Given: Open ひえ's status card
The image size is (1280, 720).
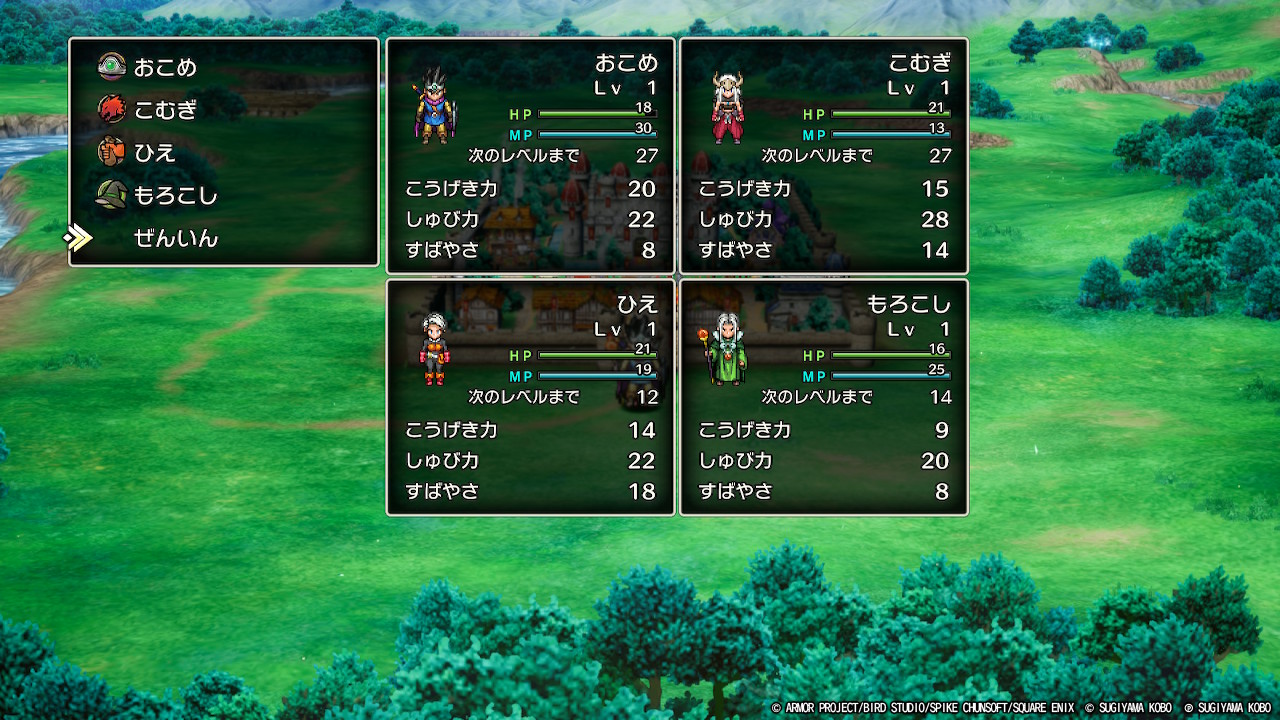Looking at the screenshot, I should tap(530, 397).
